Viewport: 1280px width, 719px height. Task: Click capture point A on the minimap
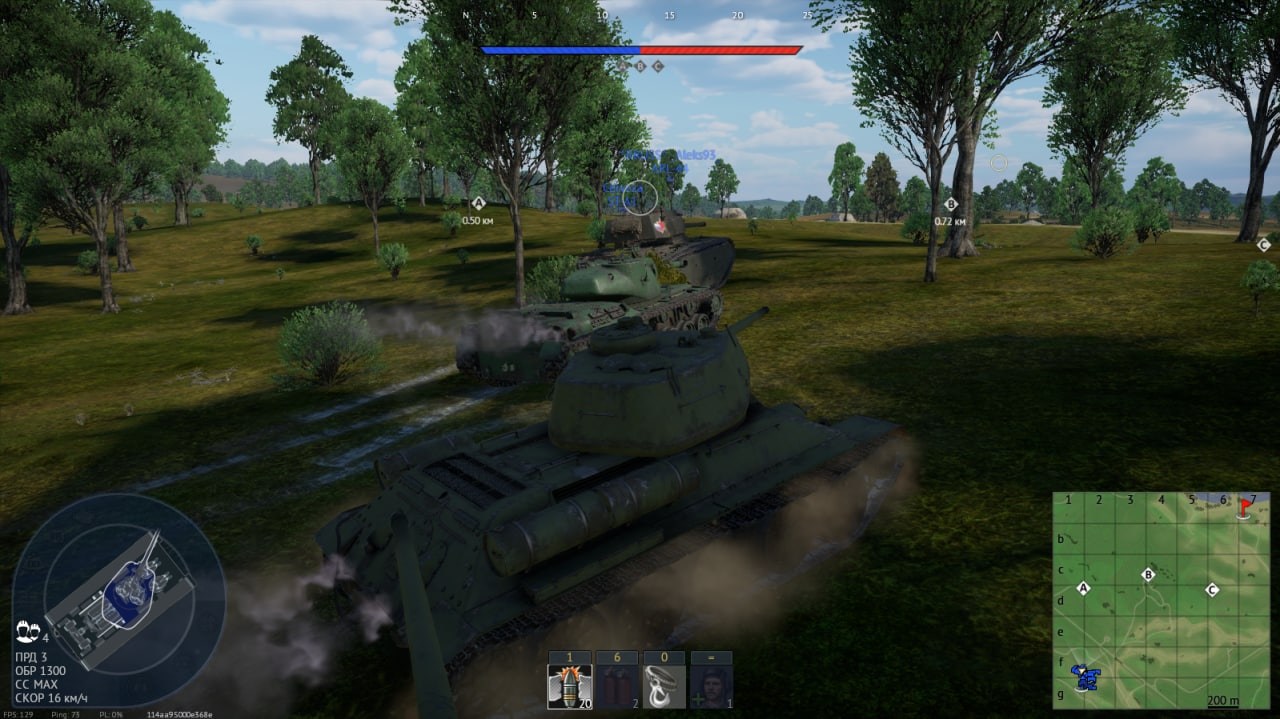coord(1082,588)
